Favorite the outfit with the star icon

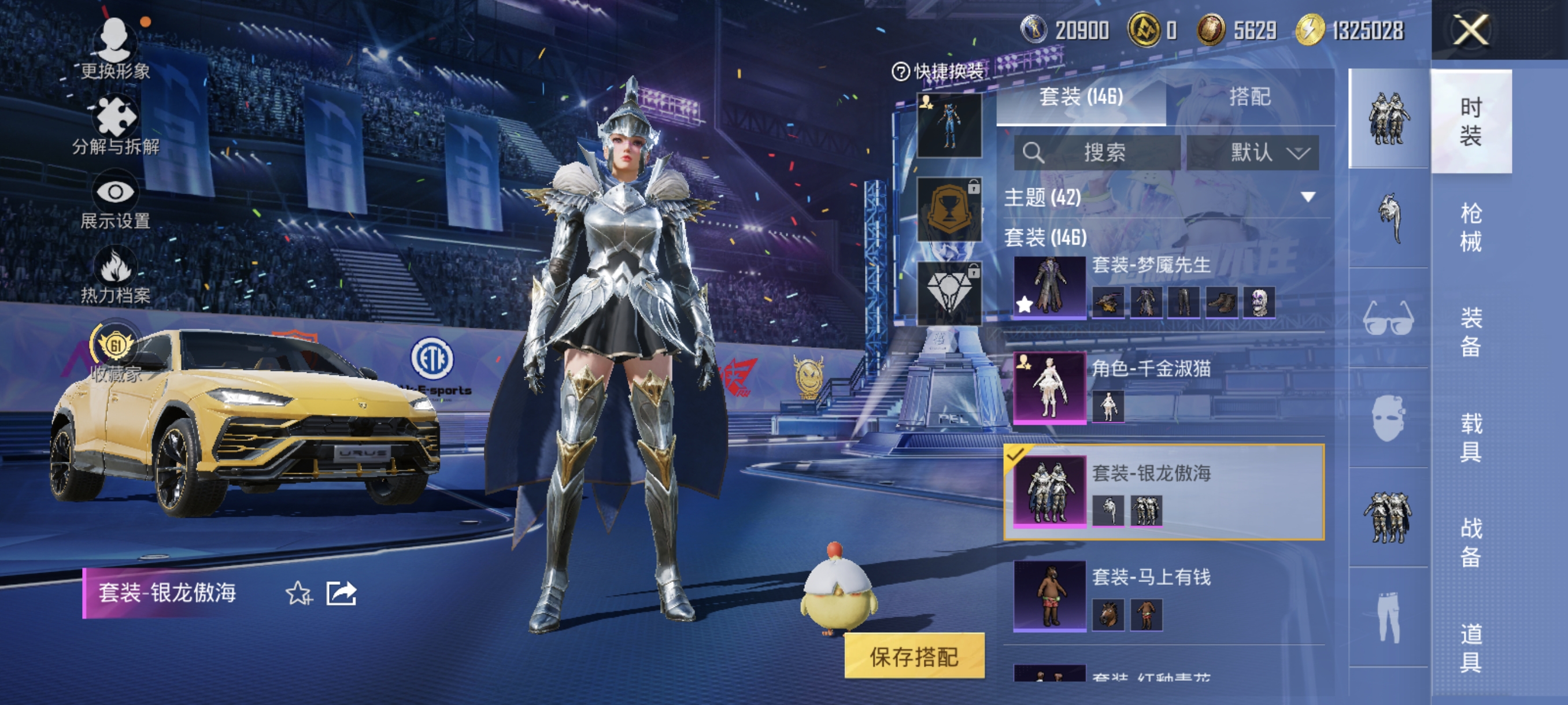(x=298, y=593)
